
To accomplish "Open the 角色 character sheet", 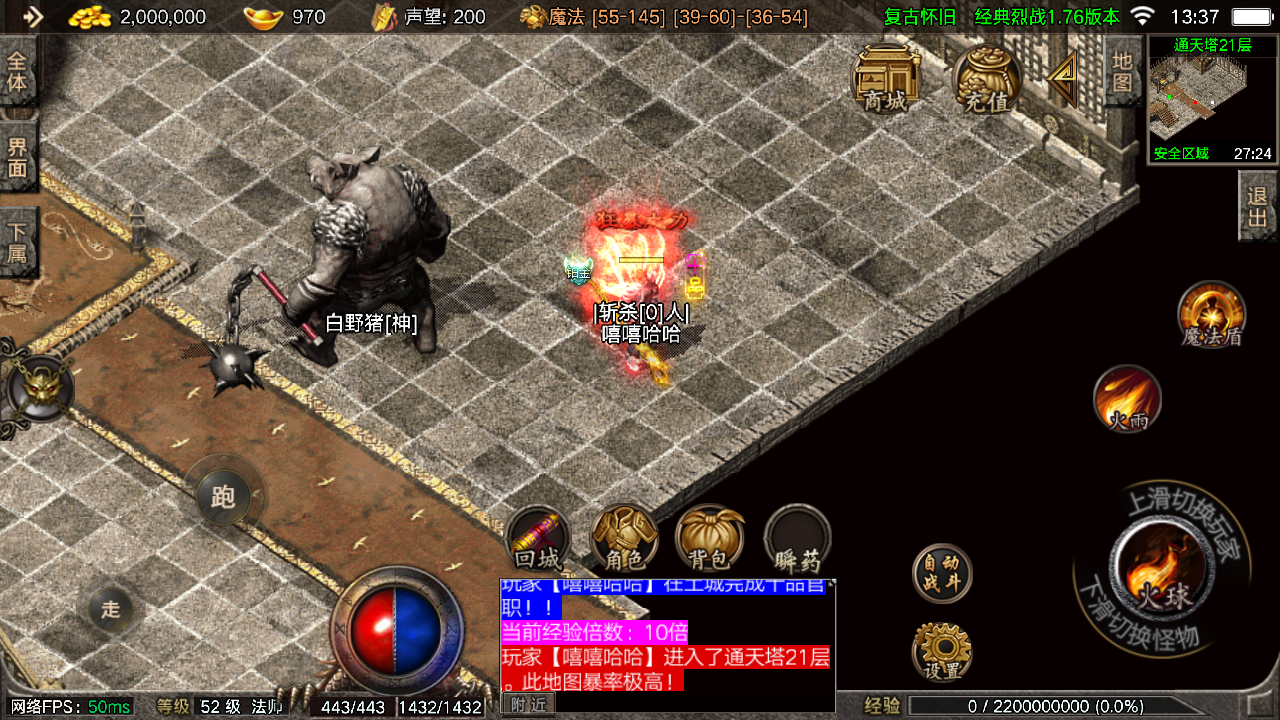I will pyautogui.click(x=624, y=538).
